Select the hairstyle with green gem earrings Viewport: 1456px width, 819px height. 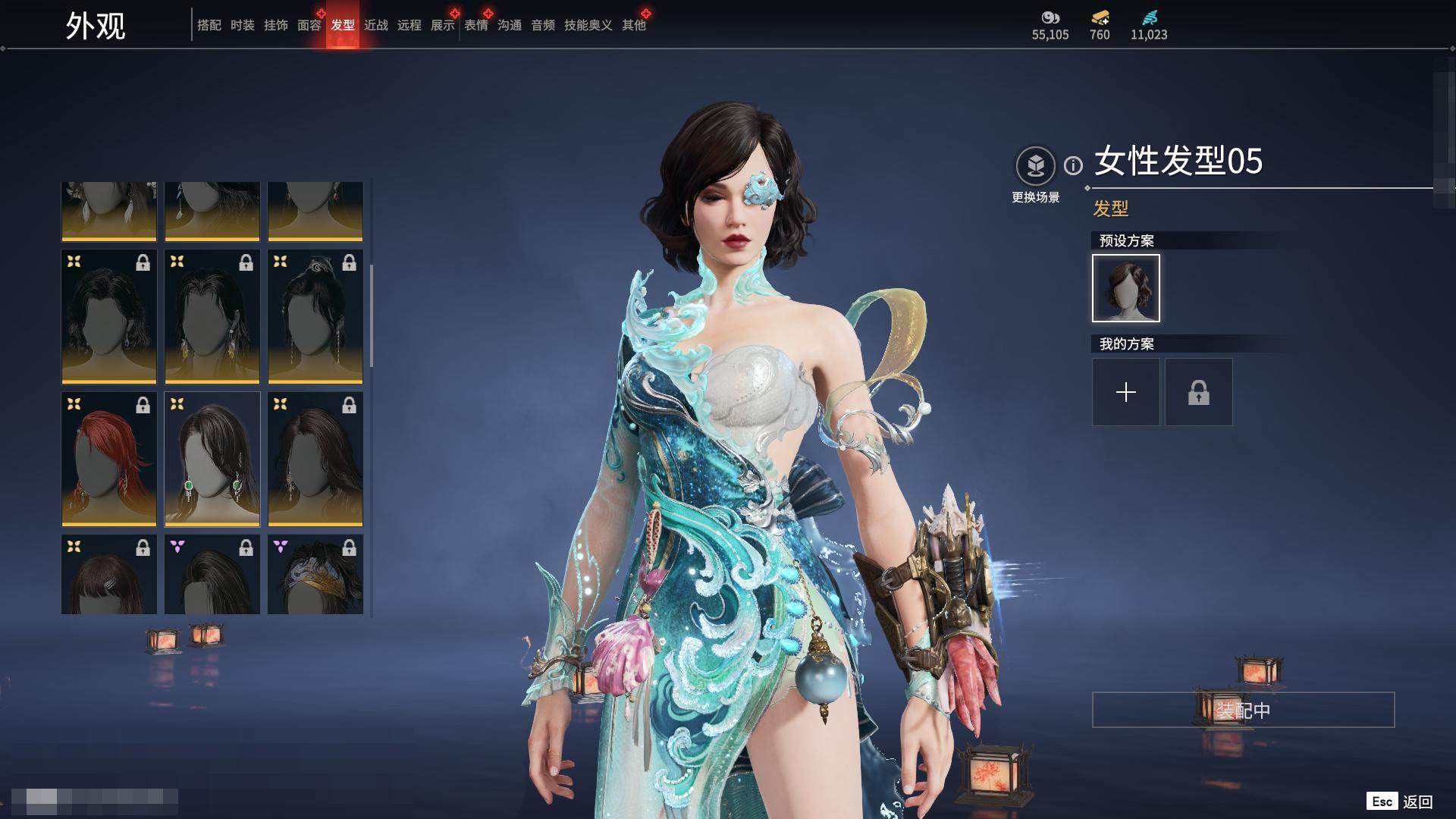pyautogui.click(x=212, y=459)
